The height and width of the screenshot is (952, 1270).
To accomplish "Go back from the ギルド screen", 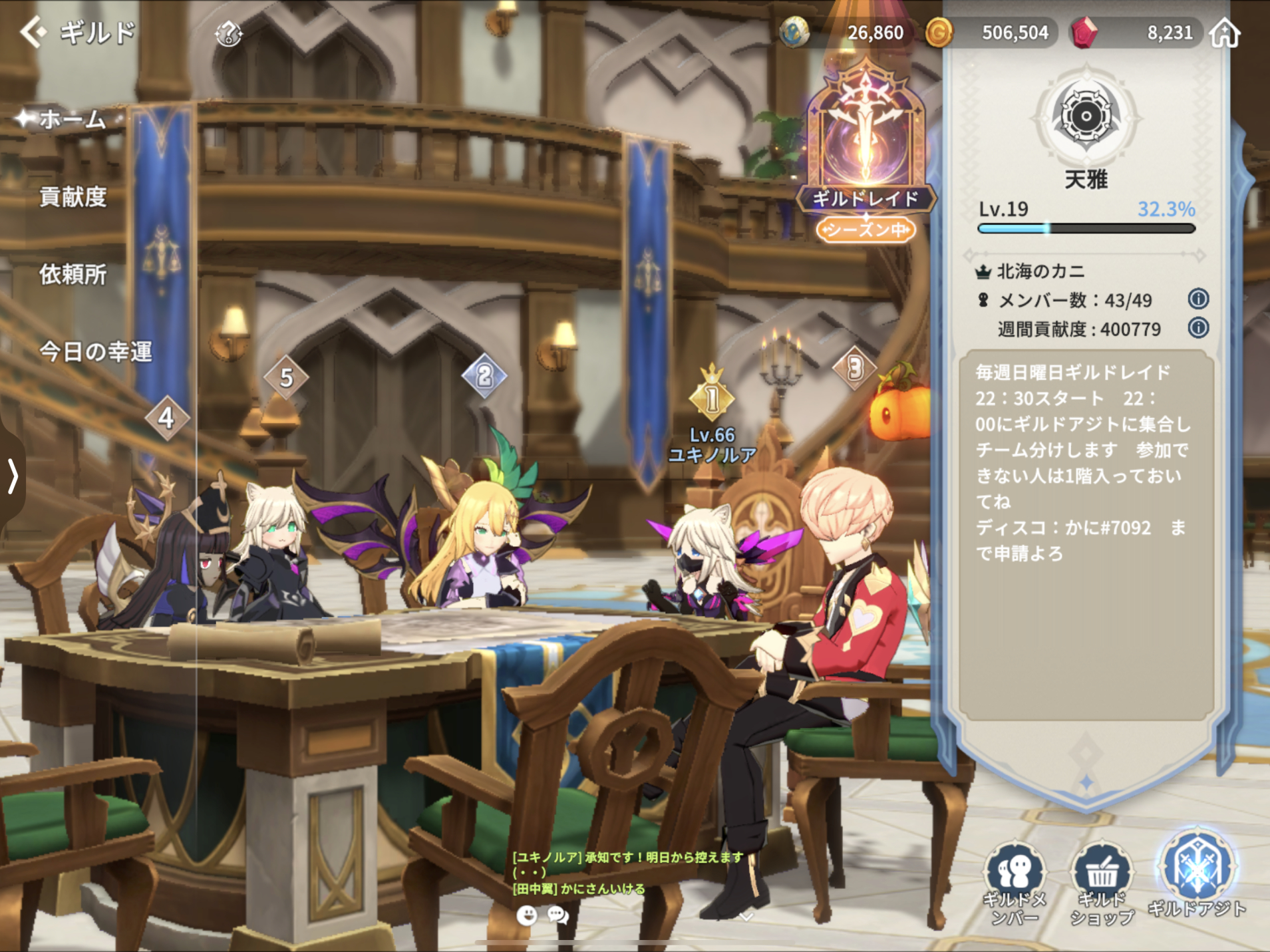I will click(33, 32).
